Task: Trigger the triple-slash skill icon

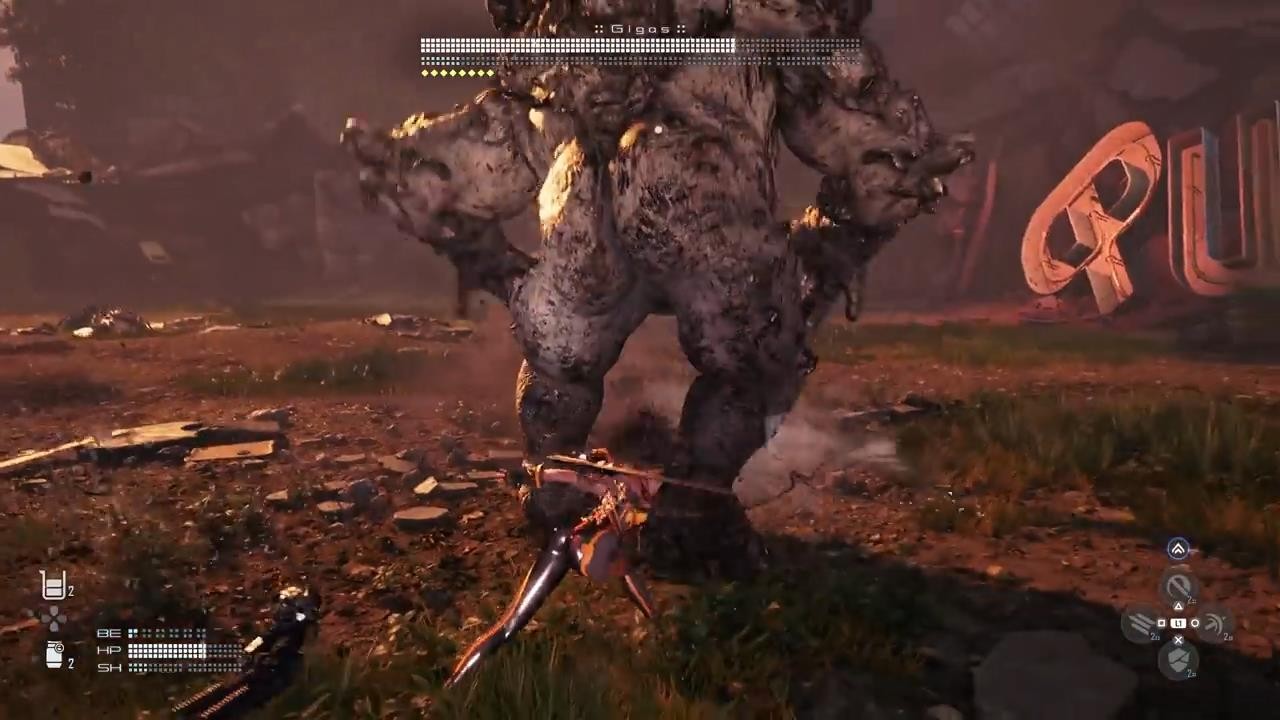Action: (1141, 623)
